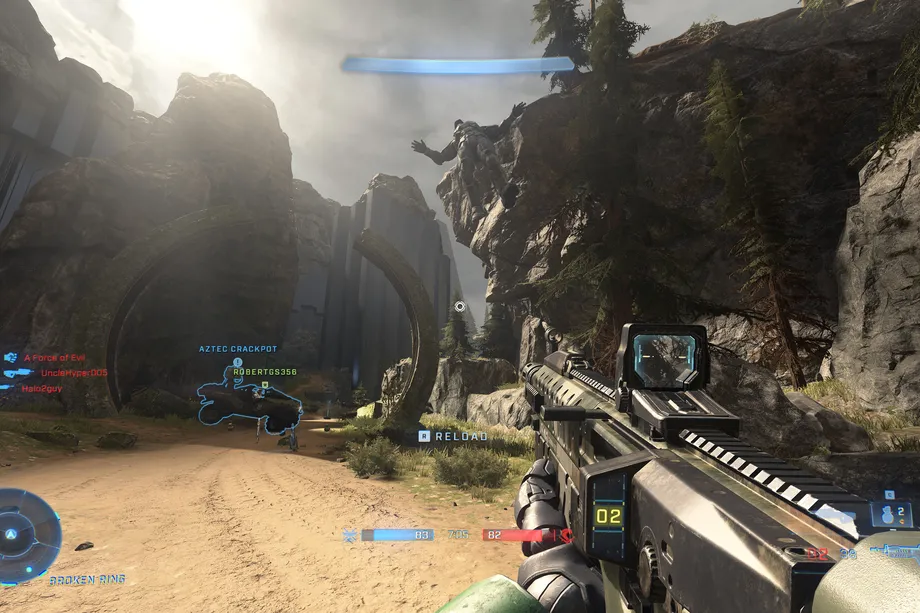Select the equipped weapon icon
This screenshot has height=613, width=920.
pos(893,550)
